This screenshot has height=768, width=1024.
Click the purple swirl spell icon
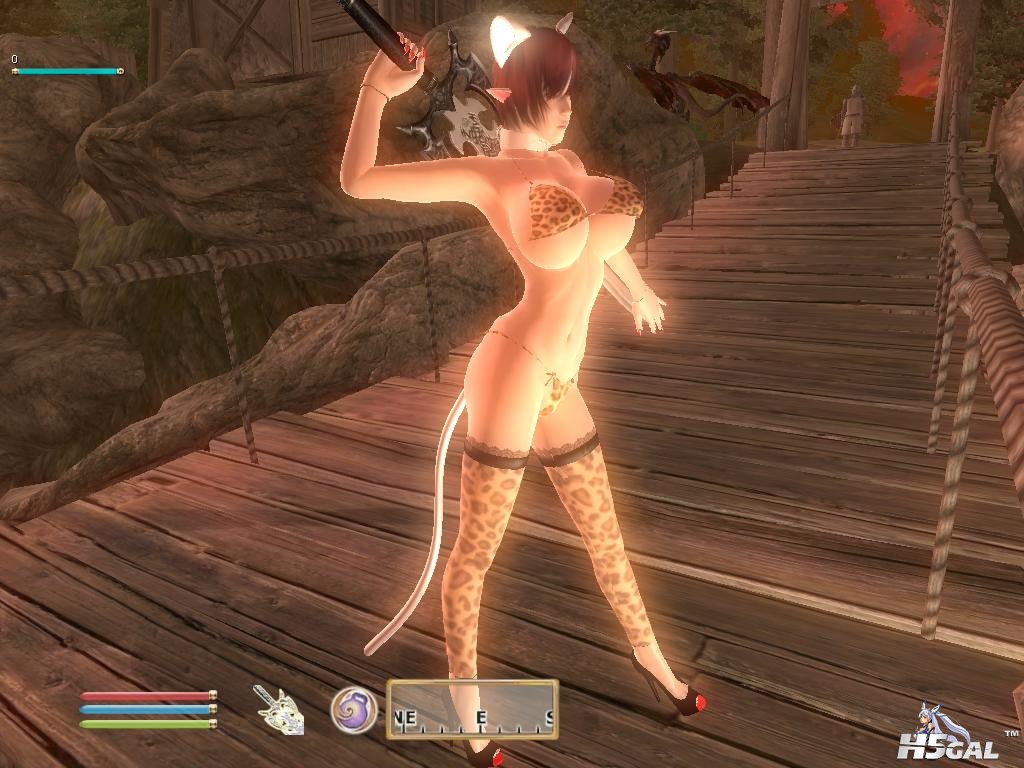tap(353, 709)
